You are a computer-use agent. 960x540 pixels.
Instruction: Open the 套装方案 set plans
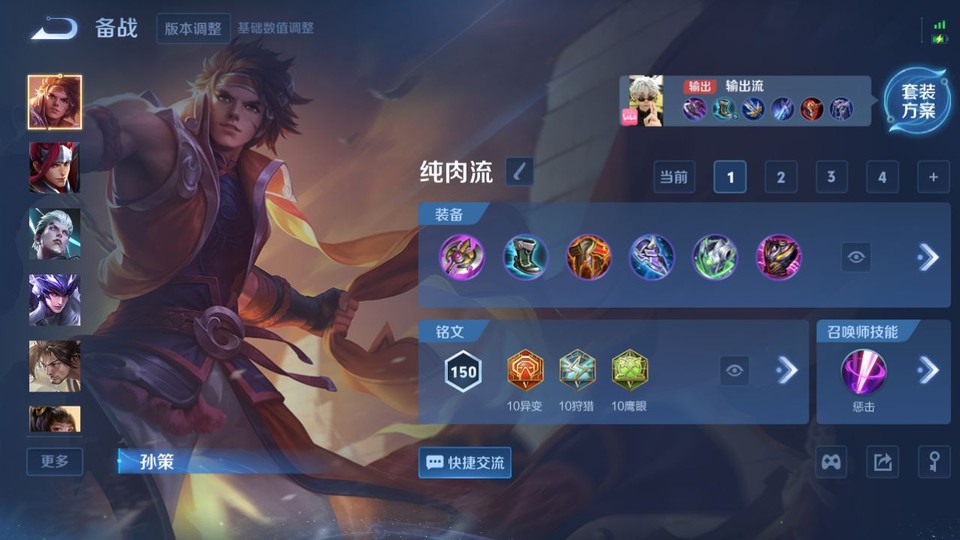pyautogui.click(x=917, y=101)
